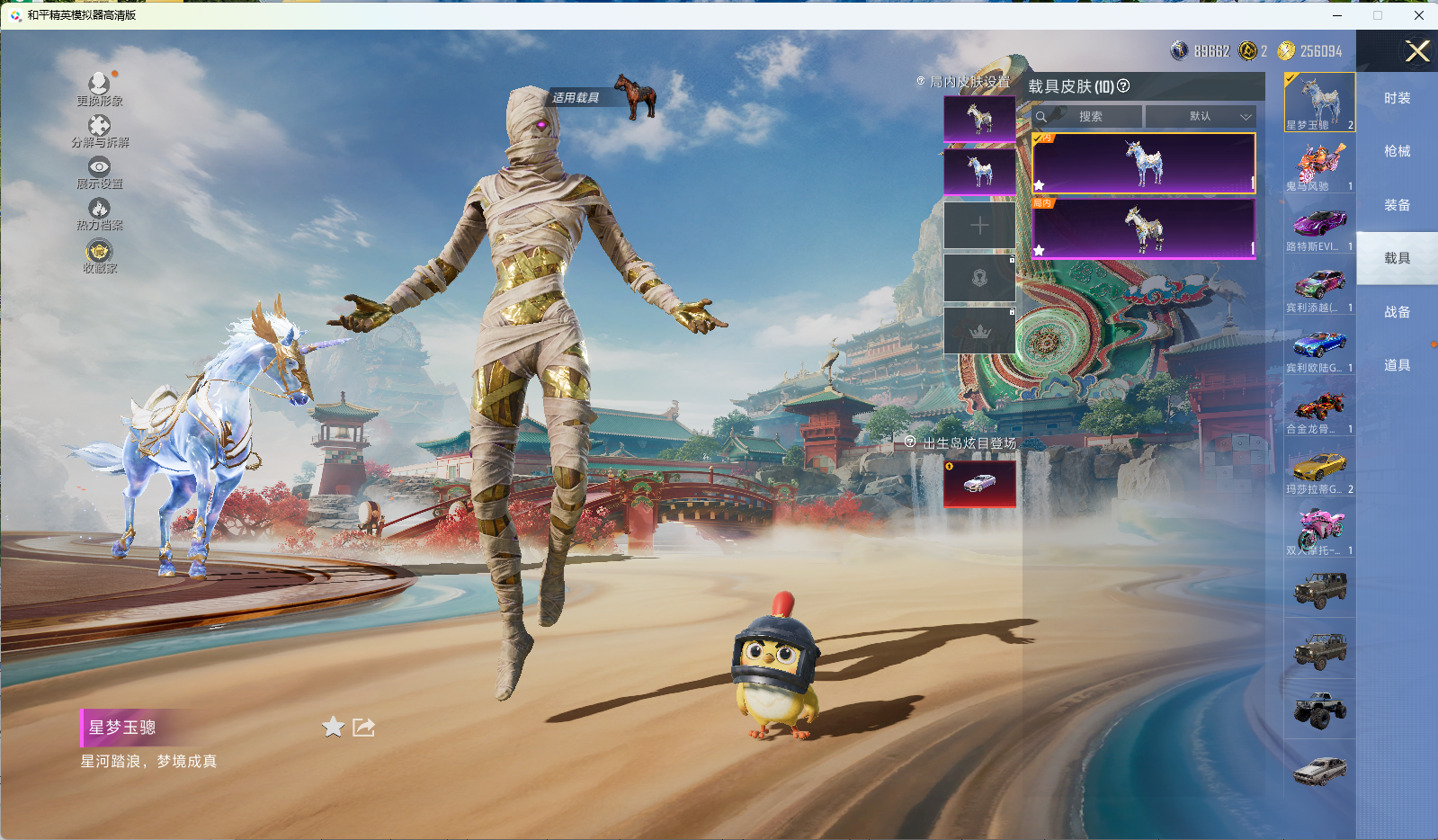Expand the 默认 sort dropdown
The width and height of the screenshot is (1438, 840).
1201,116
